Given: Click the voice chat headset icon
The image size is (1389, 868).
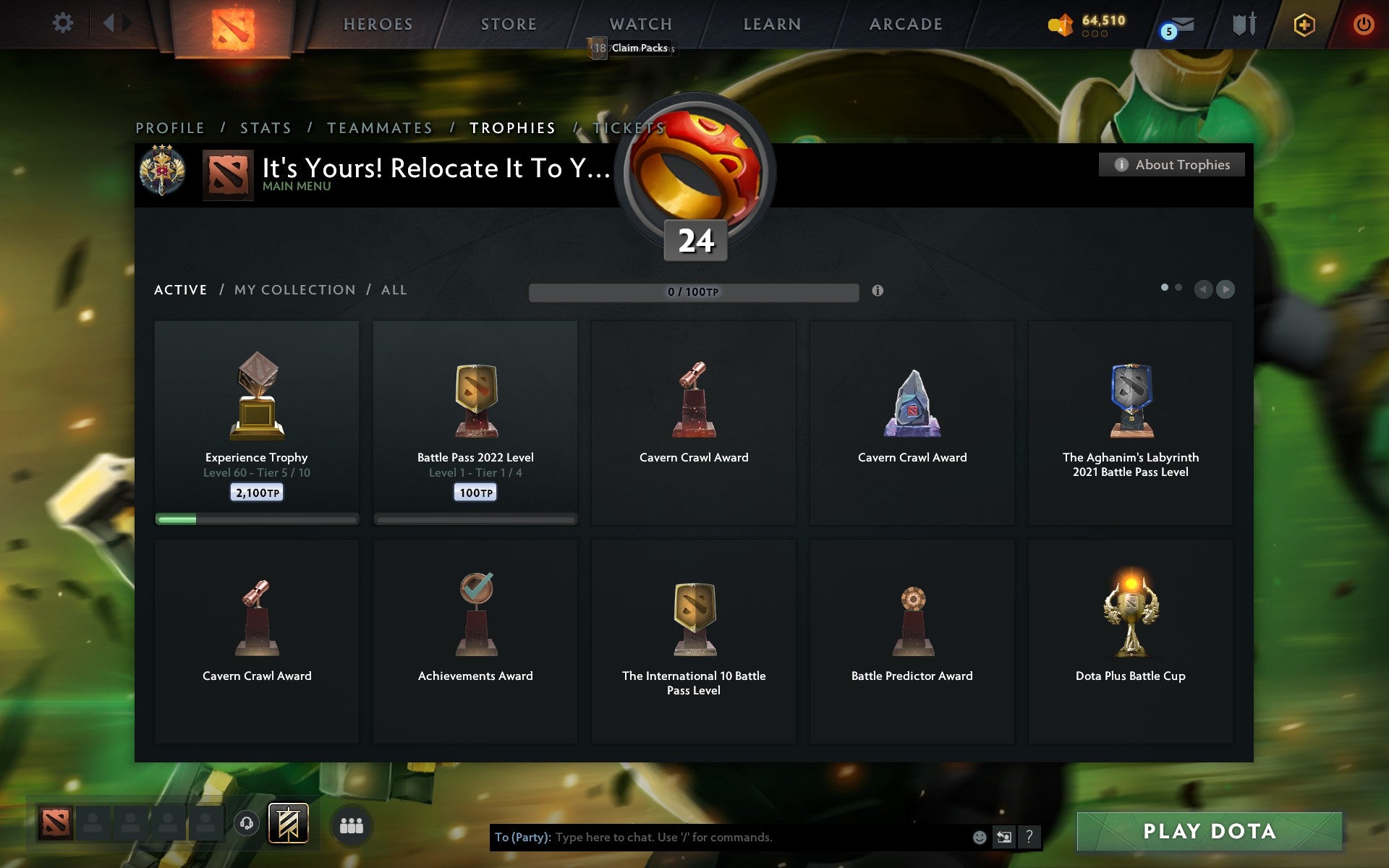Looking at the screenshot, I should pos(246,825).
